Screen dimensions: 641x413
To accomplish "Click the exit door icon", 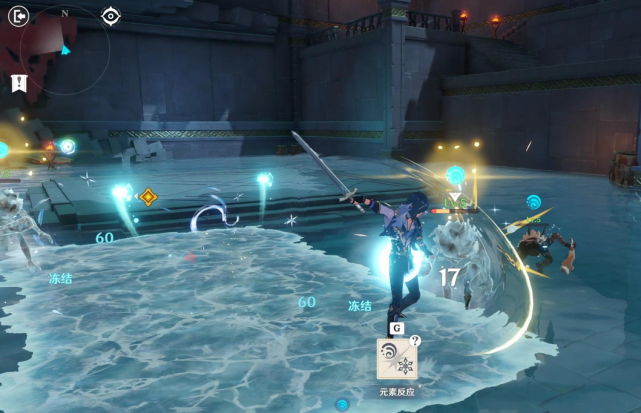I will 17,16.
